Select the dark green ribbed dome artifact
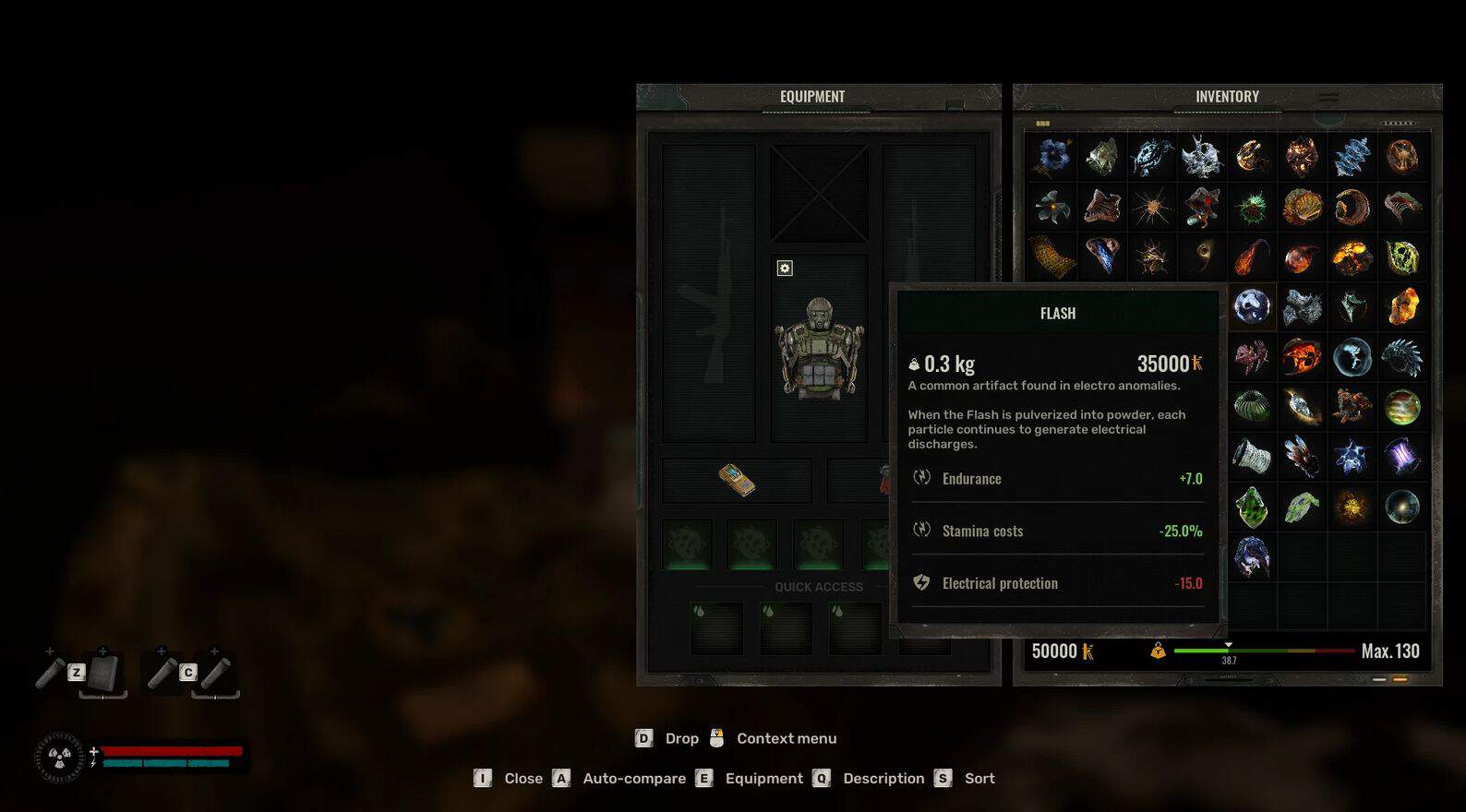Viewport: 1466px width, 812px height. (x=1252, y=407)
